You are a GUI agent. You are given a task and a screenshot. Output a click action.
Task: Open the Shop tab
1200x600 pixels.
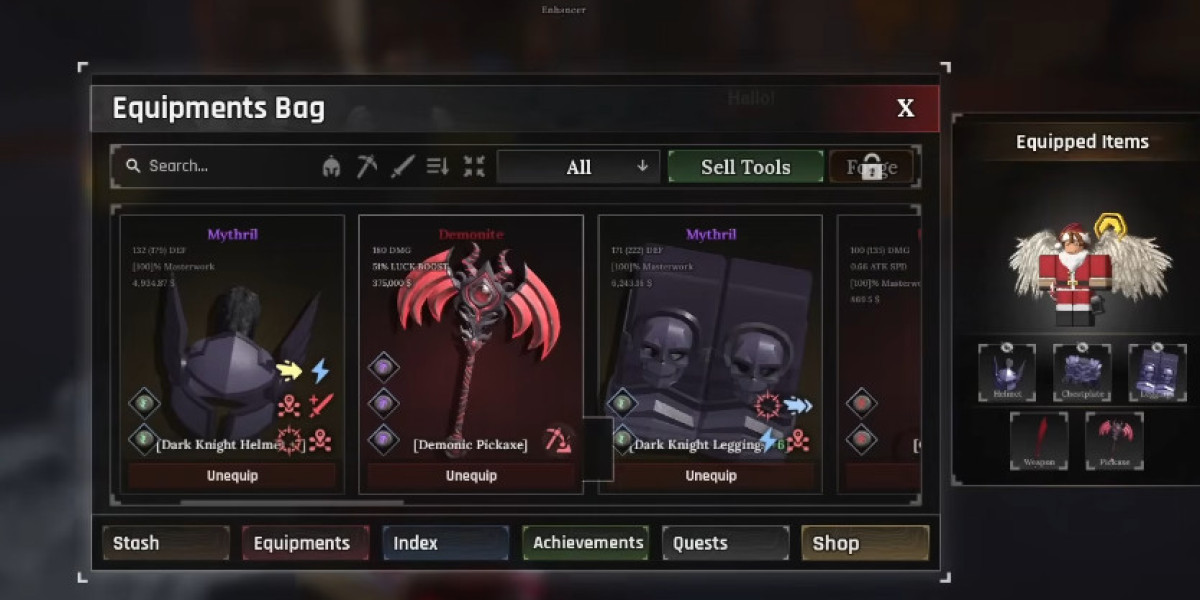865,543
